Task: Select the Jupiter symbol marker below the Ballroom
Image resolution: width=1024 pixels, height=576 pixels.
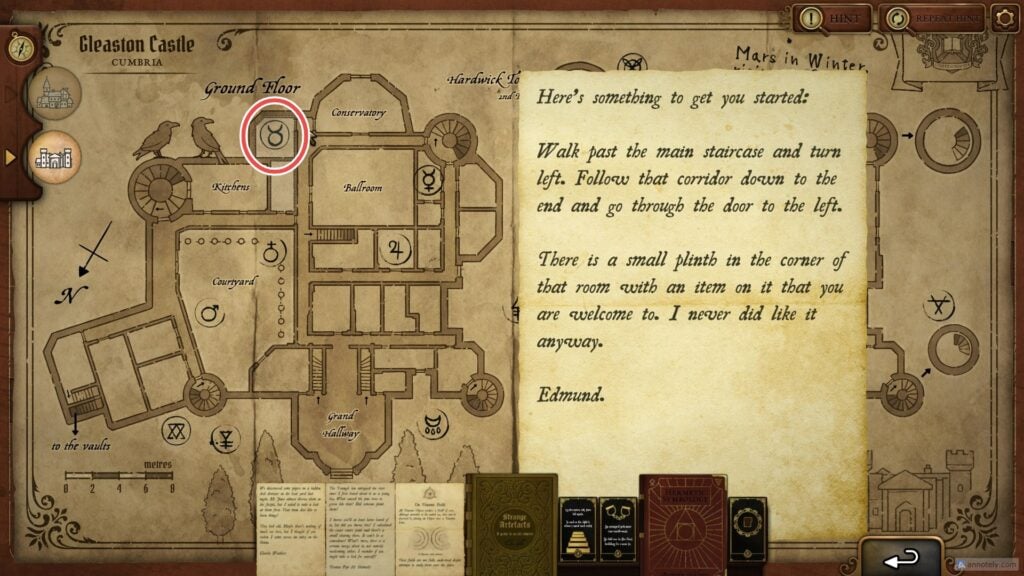Action: pos(398,250)
